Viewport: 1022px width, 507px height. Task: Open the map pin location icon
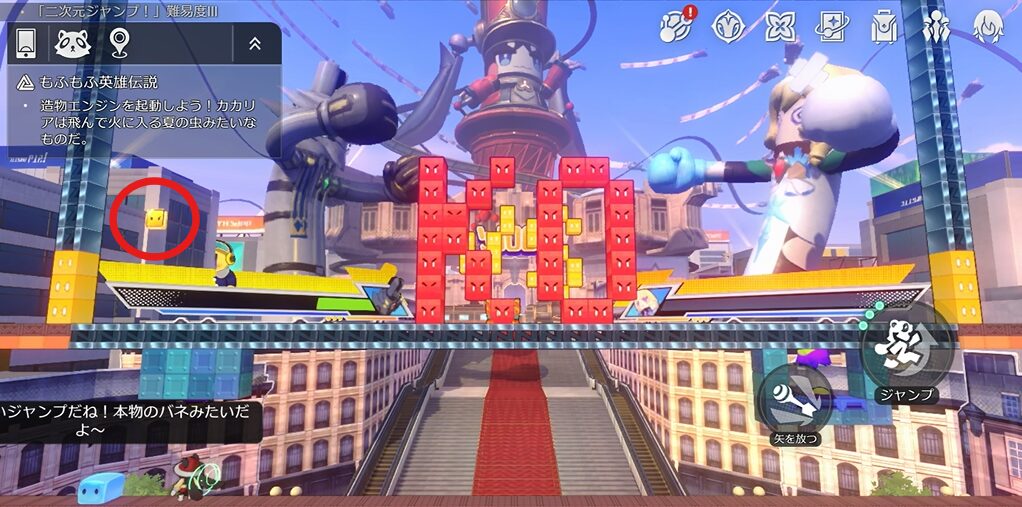tap(120, 43)
